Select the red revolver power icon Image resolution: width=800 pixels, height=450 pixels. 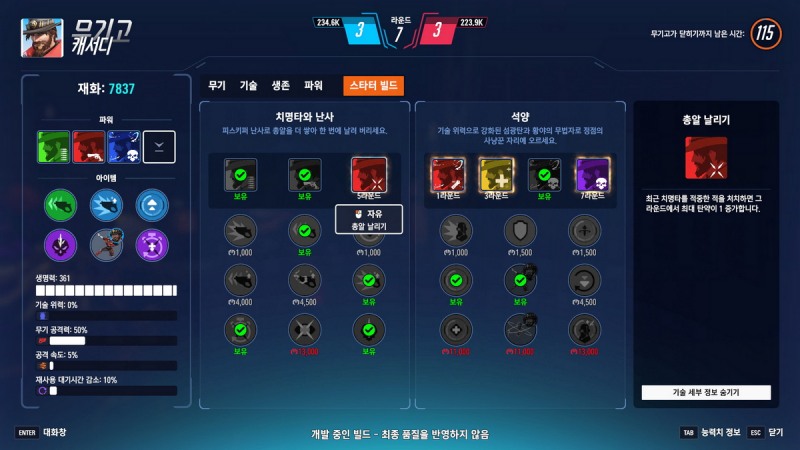(x=88, y=147)
